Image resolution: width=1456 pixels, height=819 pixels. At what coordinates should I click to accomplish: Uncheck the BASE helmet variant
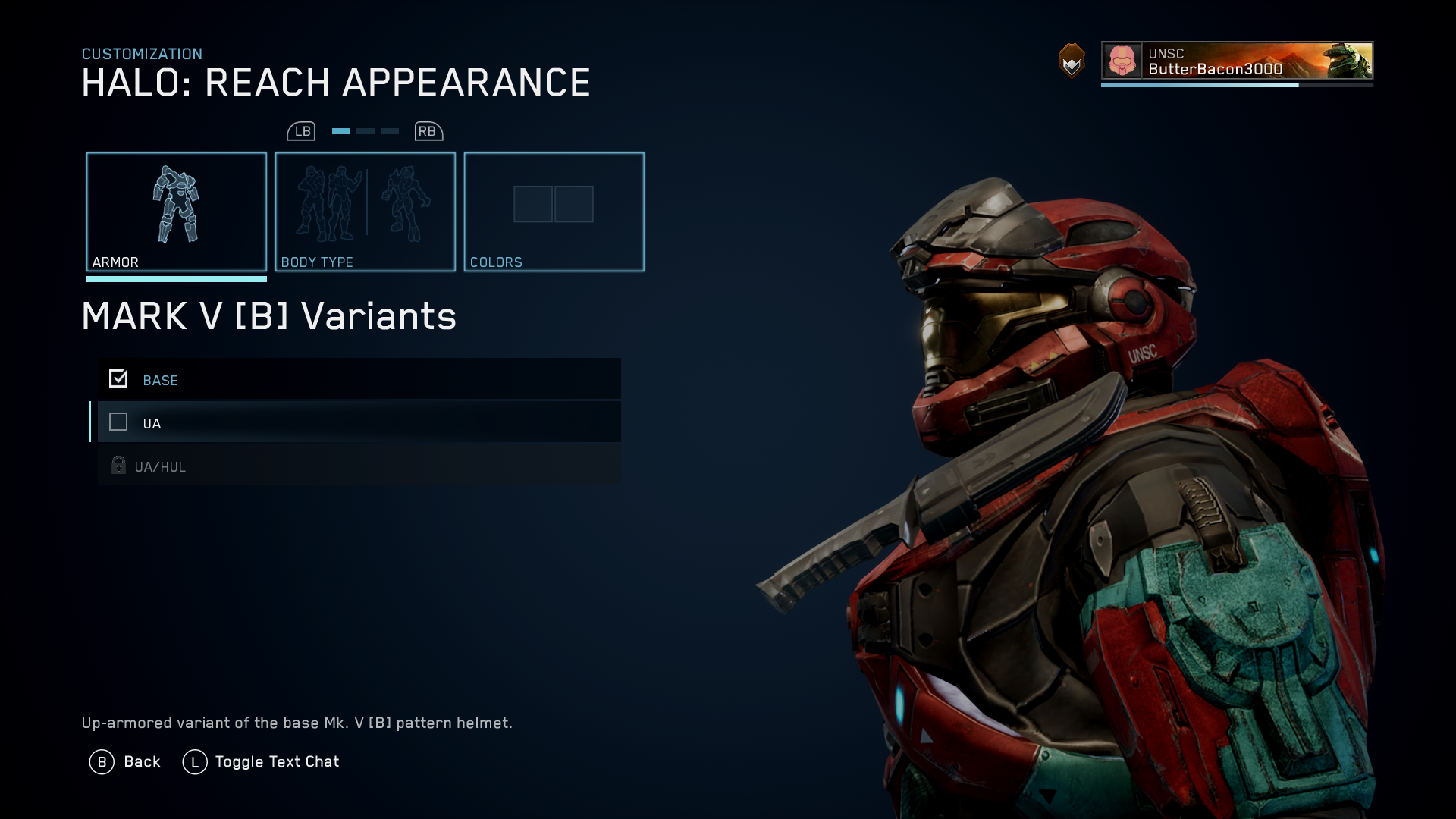(118, 378)
